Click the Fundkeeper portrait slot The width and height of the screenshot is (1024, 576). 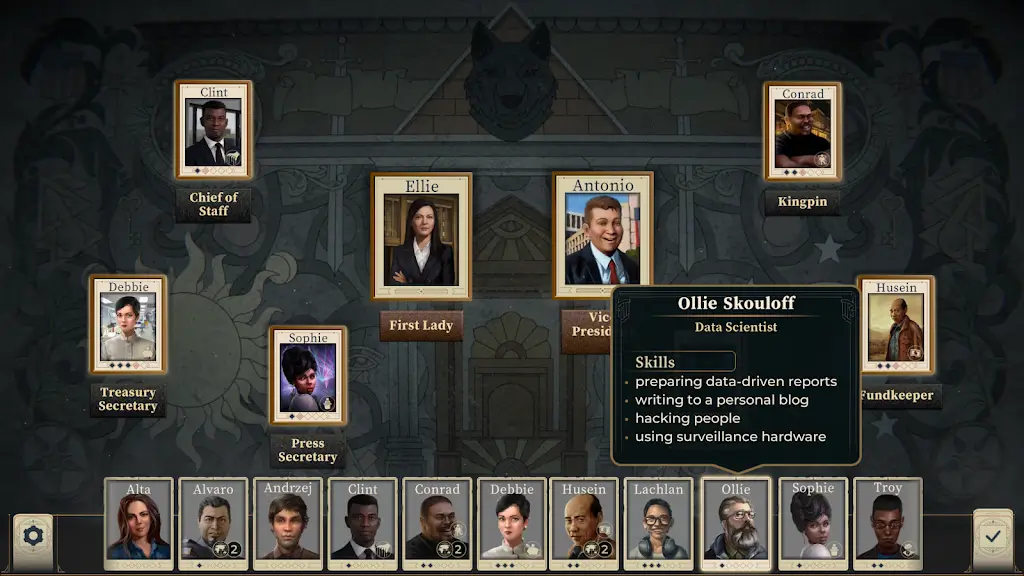point(896,326)
